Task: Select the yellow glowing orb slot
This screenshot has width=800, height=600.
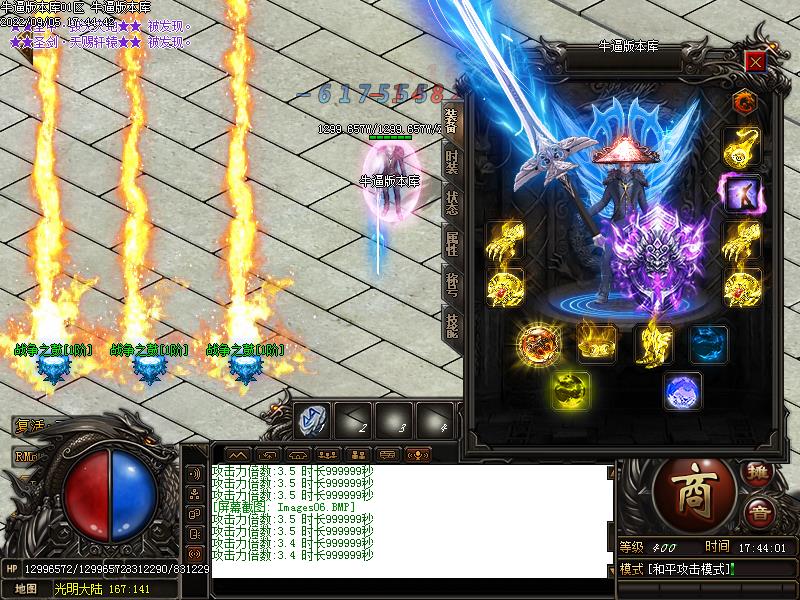Action: click(x=572, y=390)
